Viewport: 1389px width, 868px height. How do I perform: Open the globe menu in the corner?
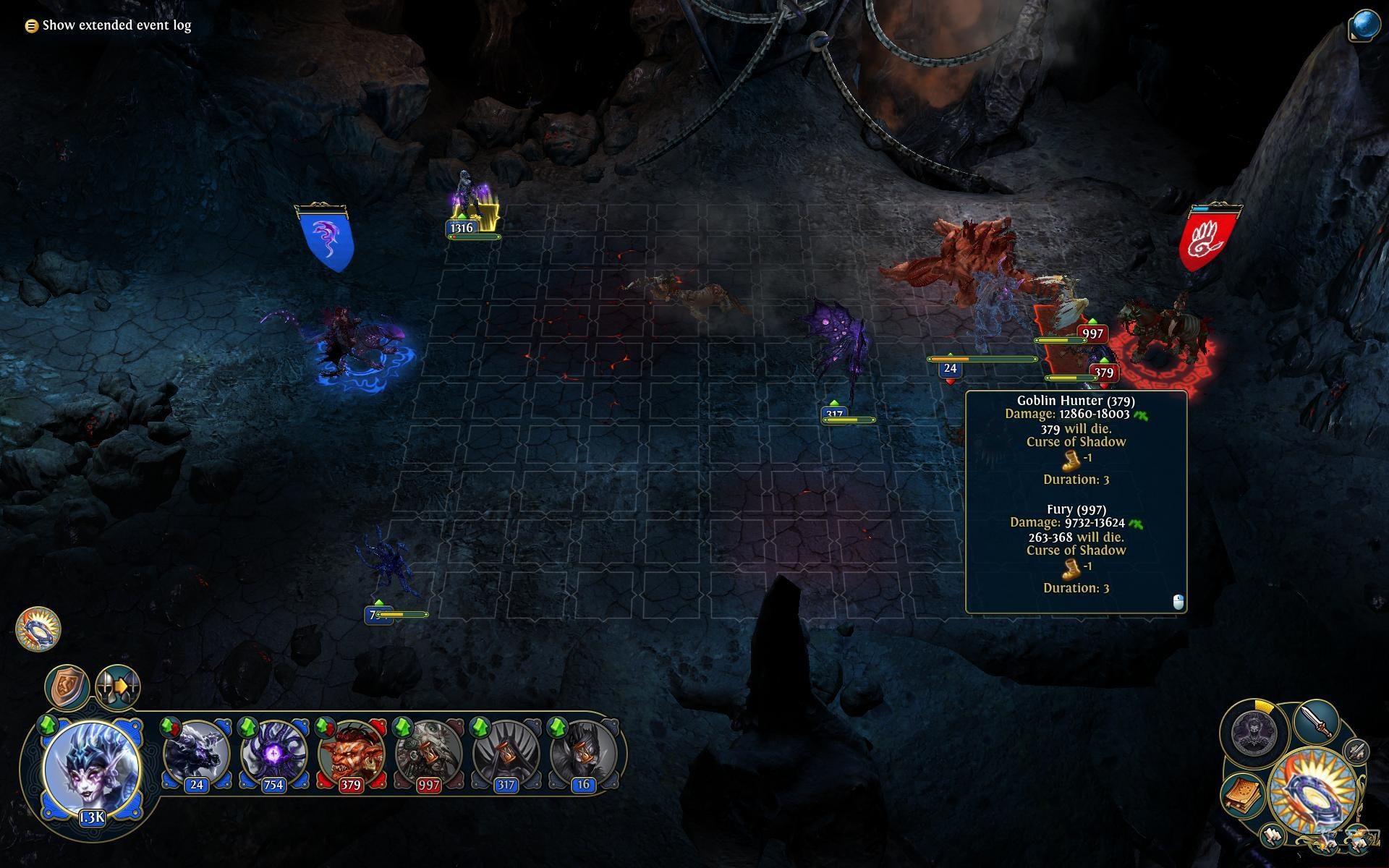point(1364,25)
